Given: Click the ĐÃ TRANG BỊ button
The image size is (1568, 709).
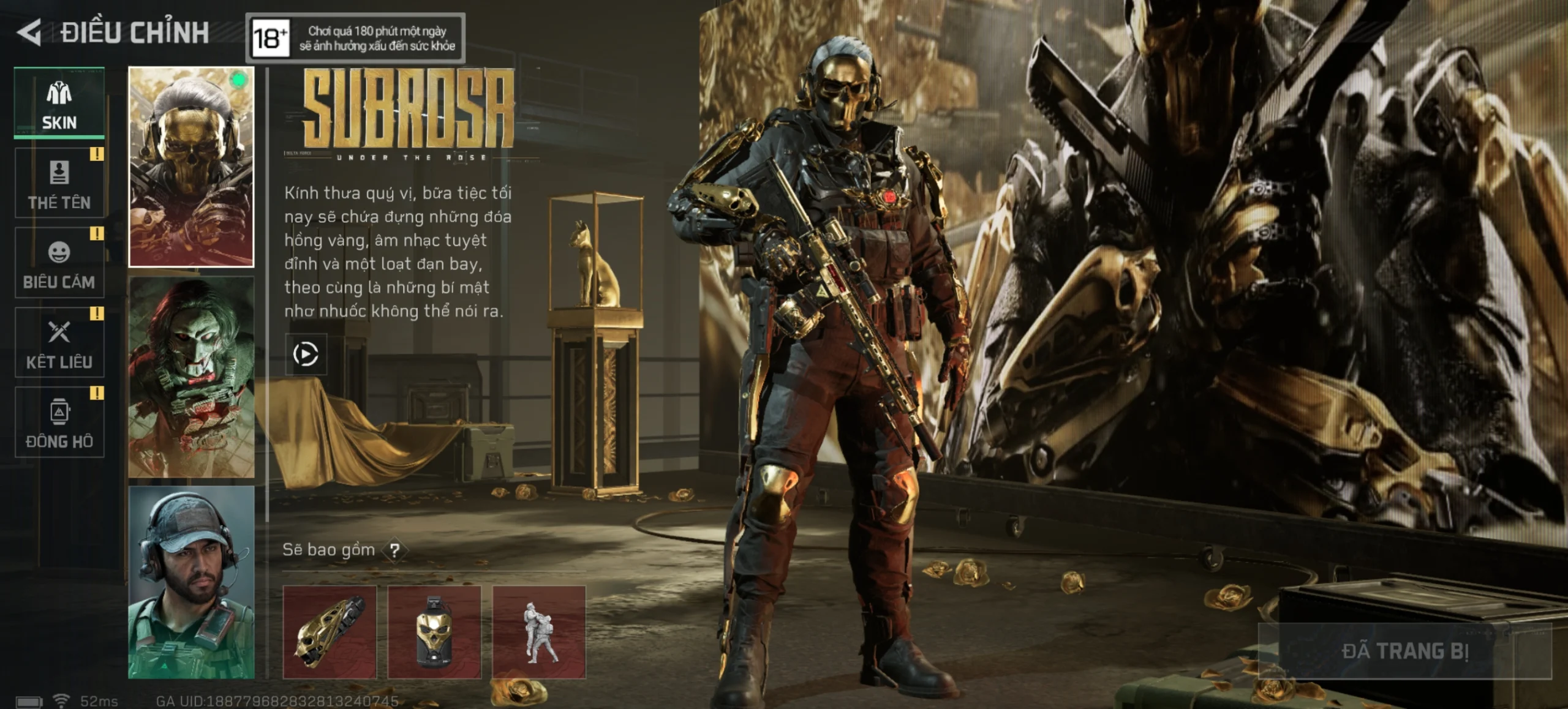Looking at the screenshot, I should [1404, 651].
